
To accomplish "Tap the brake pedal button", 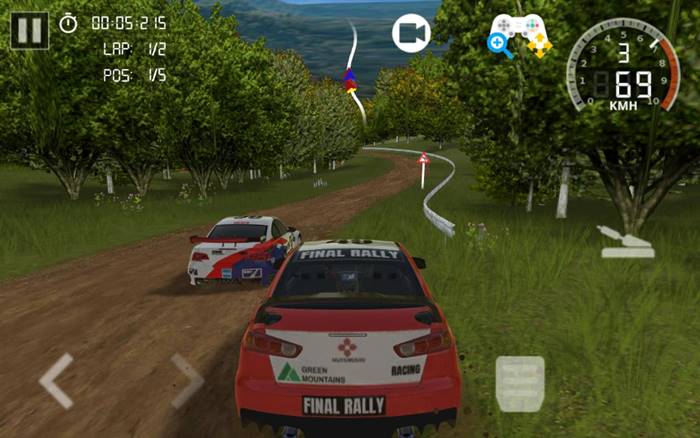I will (x=520, y=383).
